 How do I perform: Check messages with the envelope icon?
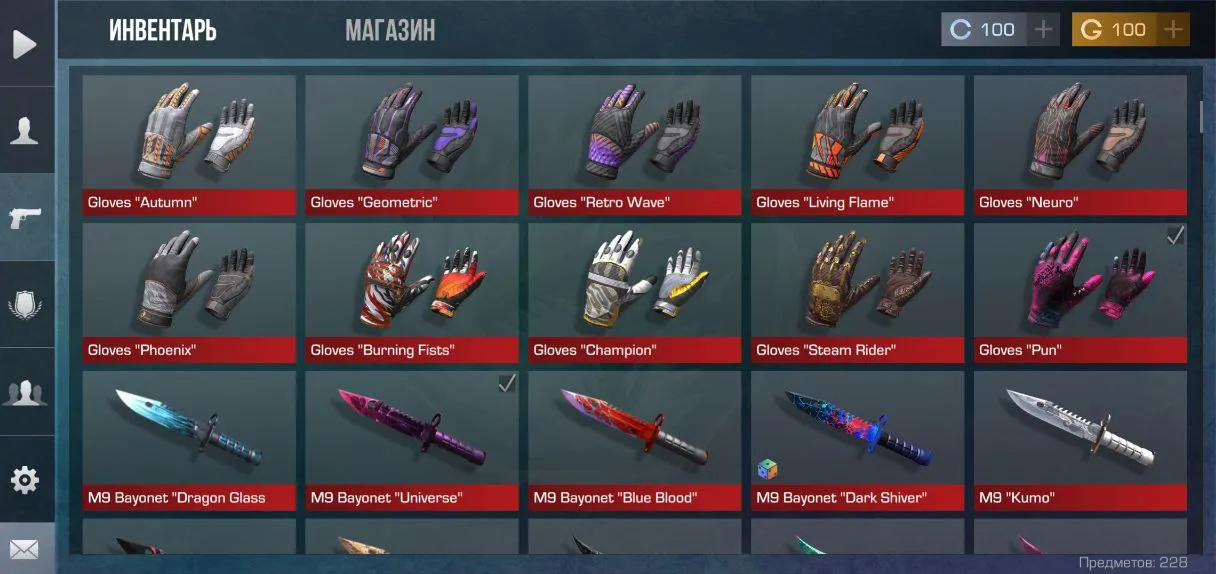25,549
